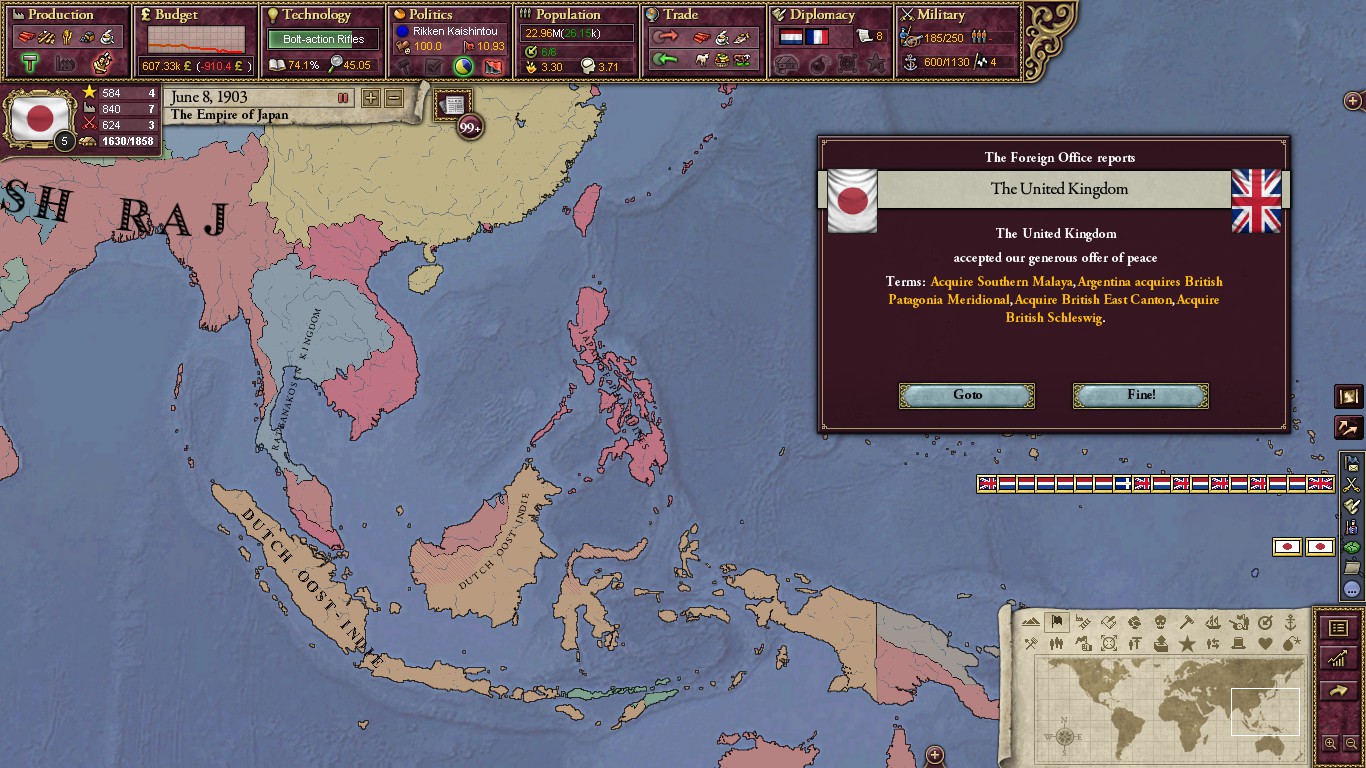The image size is (1366, 768).
Task: Confirm the peace report with Fine!
Action: (1140, 395)
